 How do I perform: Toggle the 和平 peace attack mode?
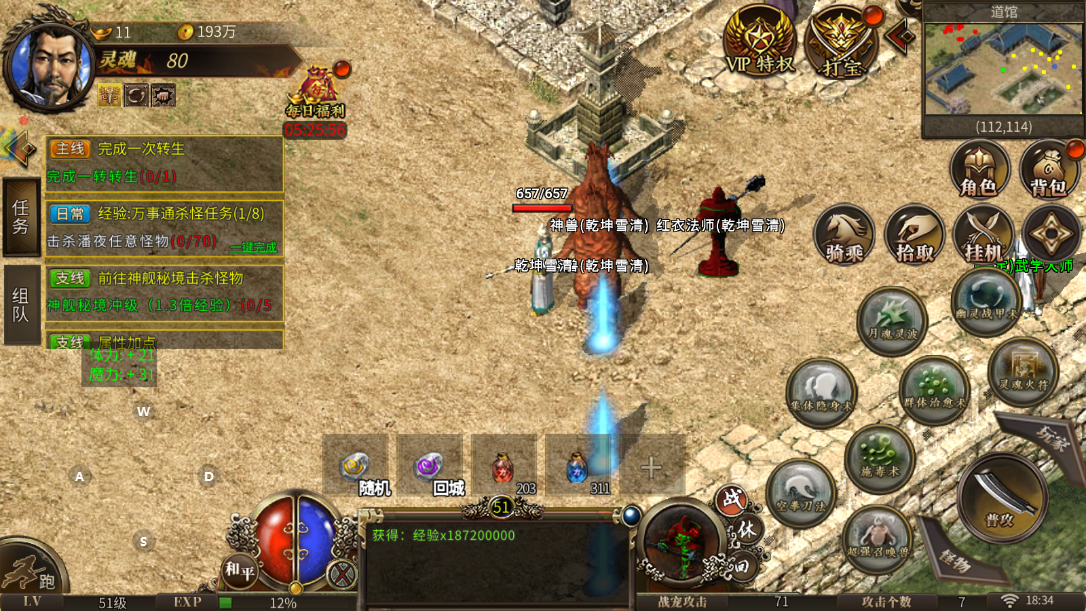tap(240, 571)
